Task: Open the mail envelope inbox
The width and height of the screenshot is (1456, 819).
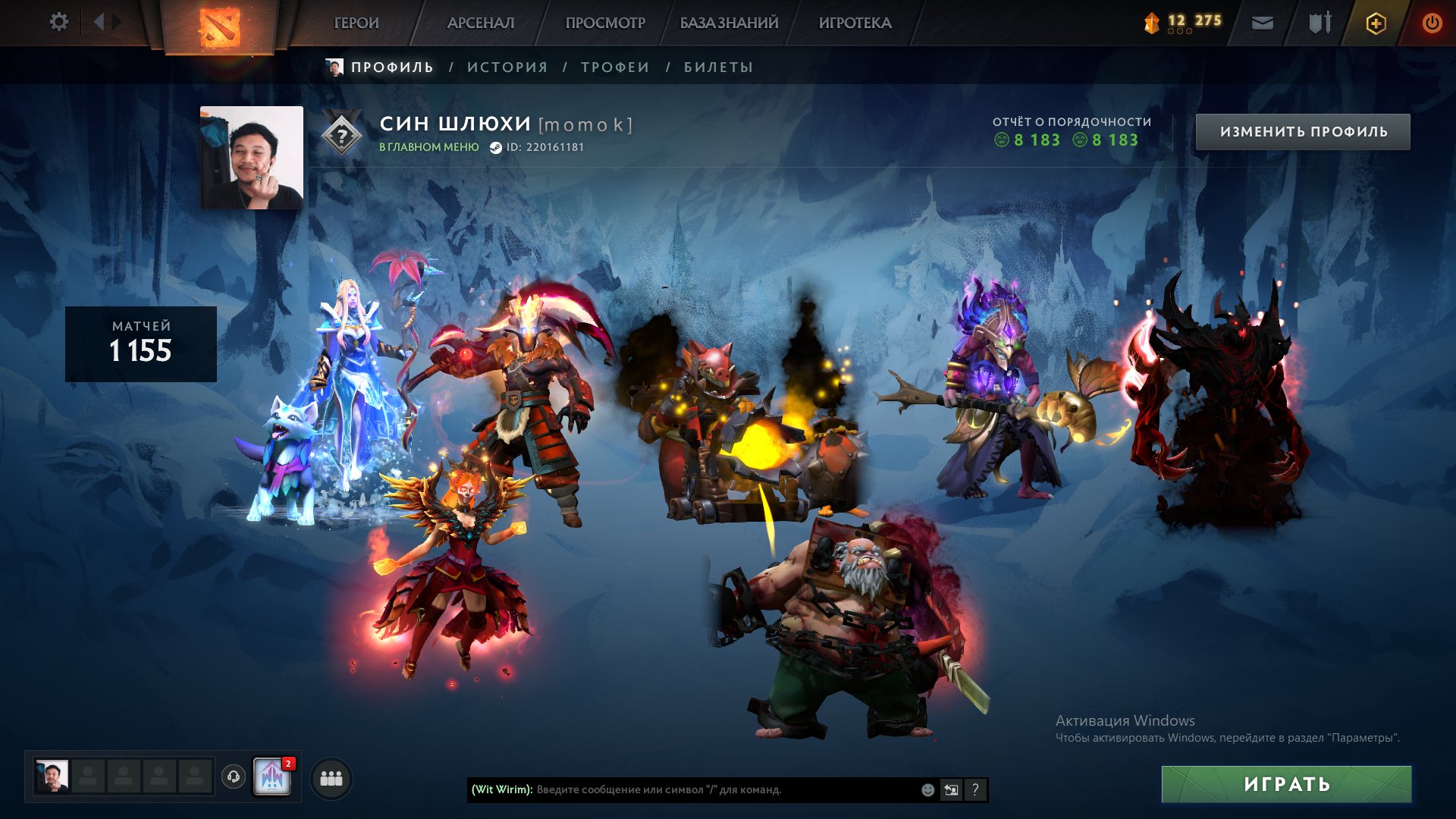Action: pos(1262,24)
